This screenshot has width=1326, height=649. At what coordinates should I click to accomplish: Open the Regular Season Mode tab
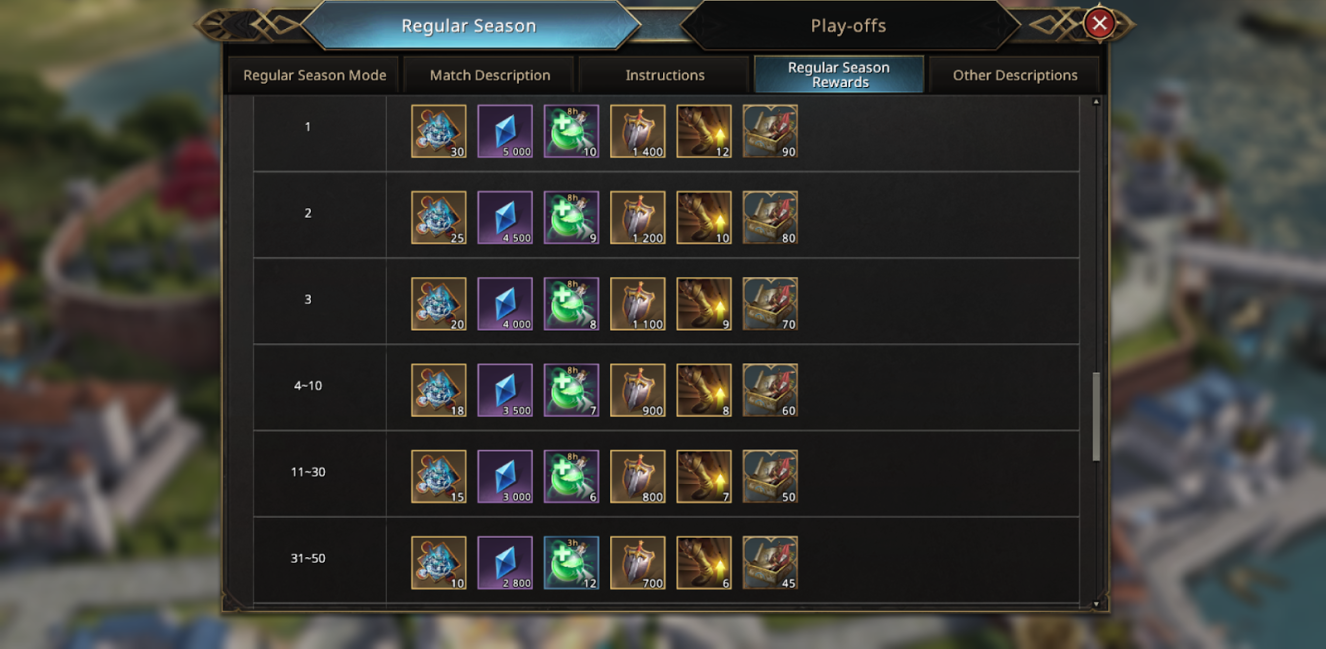click(x=314, y=75)
